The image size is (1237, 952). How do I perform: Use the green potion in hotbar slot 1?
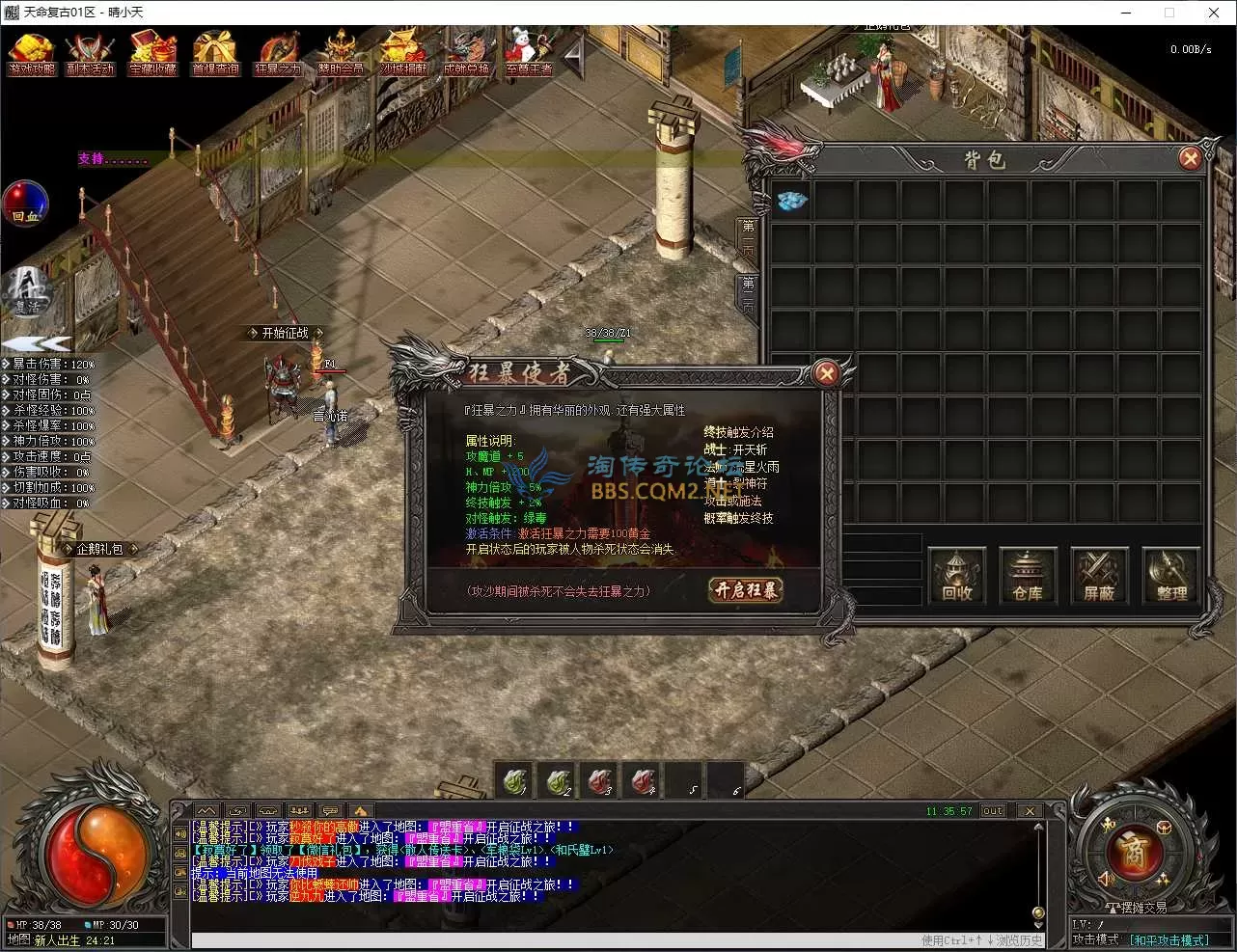[x=515, y=780]
